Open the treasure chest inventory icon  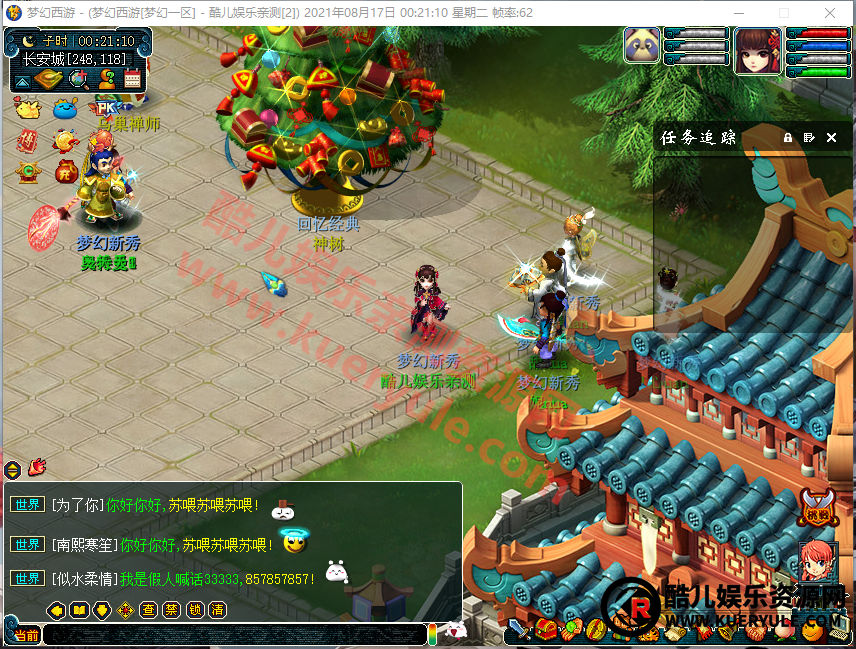click(x=545, y=630)
